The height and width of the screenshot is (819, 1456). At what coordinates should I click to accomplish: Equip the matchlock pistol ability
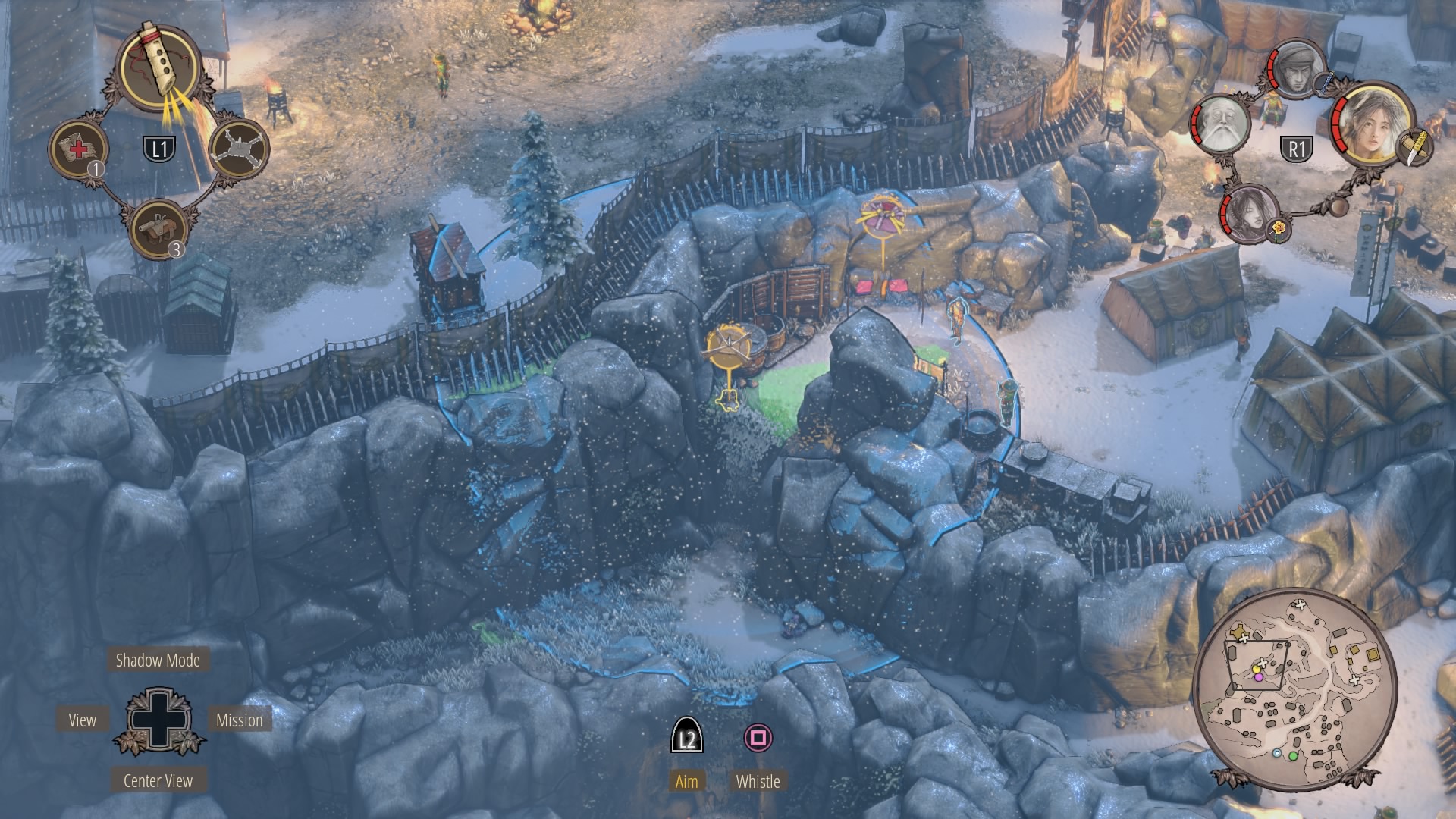(158, 227)
